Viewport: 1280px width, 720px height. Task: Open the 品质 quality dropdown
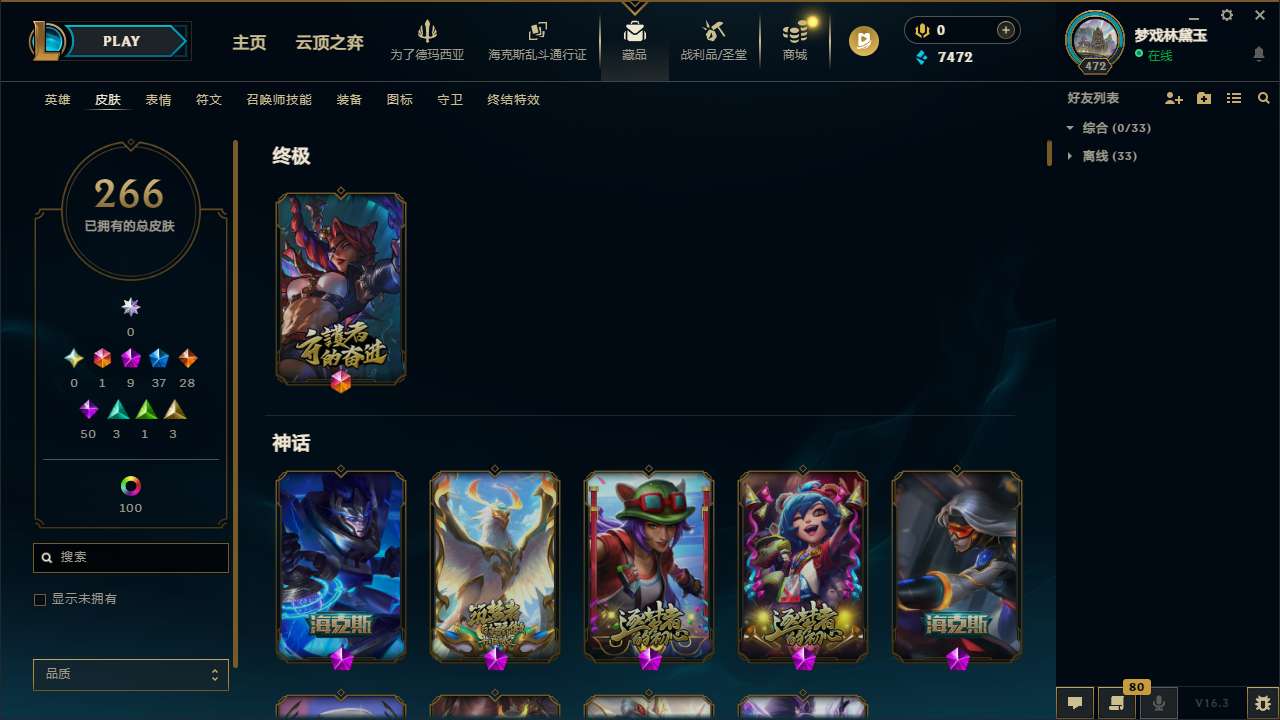click(x=130, y=674)
